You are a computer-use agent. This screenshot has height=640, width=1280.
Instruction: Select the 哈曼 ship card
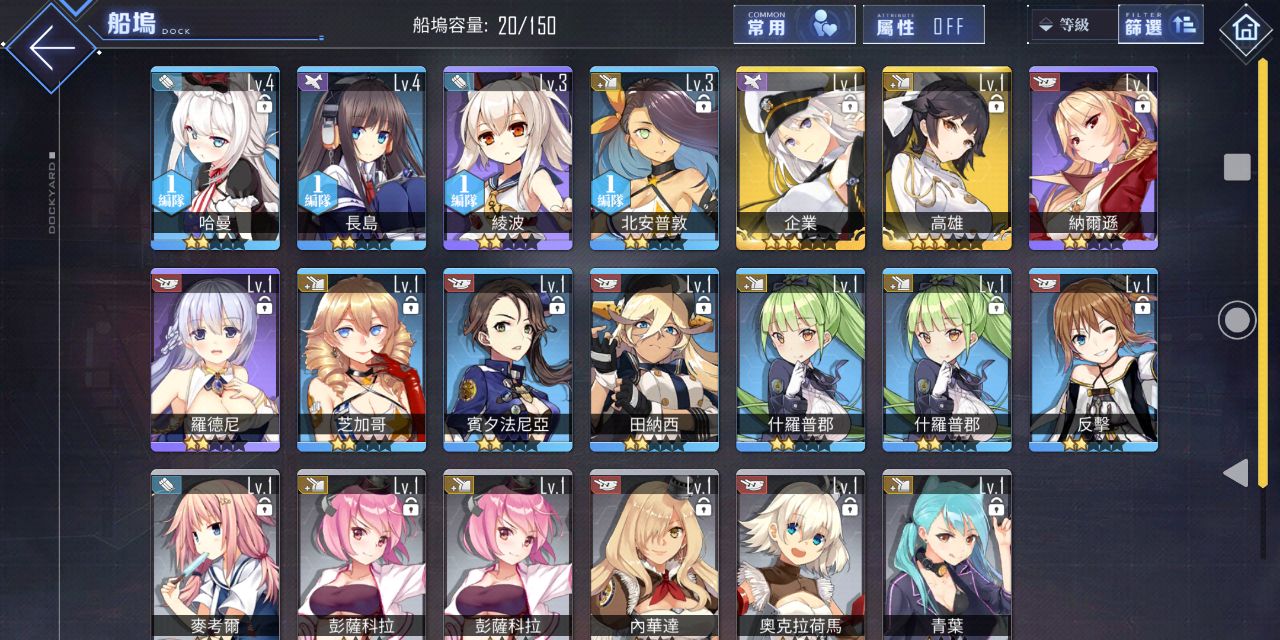(x=215, y=158)
